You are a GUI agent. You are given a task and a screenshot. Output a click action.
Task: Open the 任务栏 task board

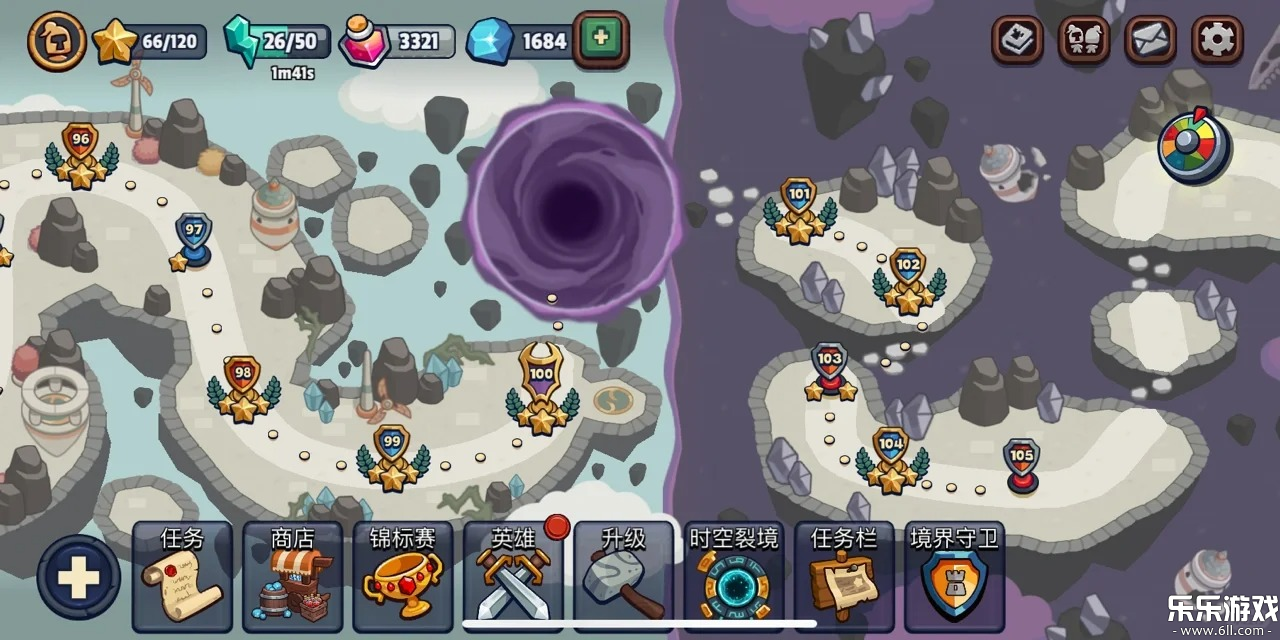point(844,577)
